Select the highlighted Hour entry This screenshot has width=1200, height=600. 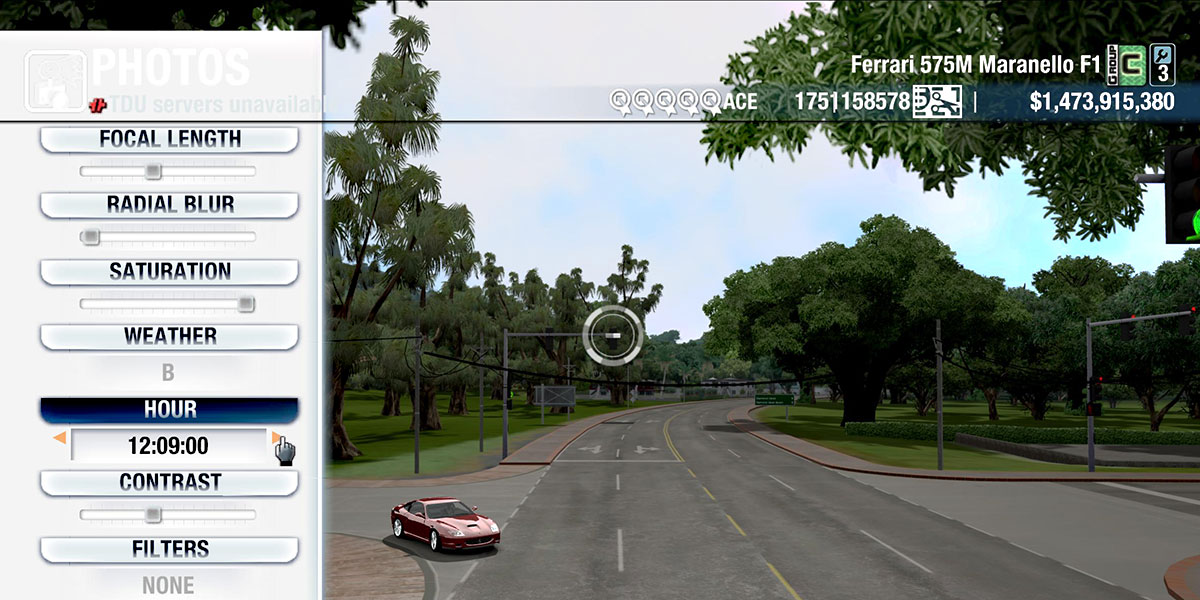pos(169,410)
